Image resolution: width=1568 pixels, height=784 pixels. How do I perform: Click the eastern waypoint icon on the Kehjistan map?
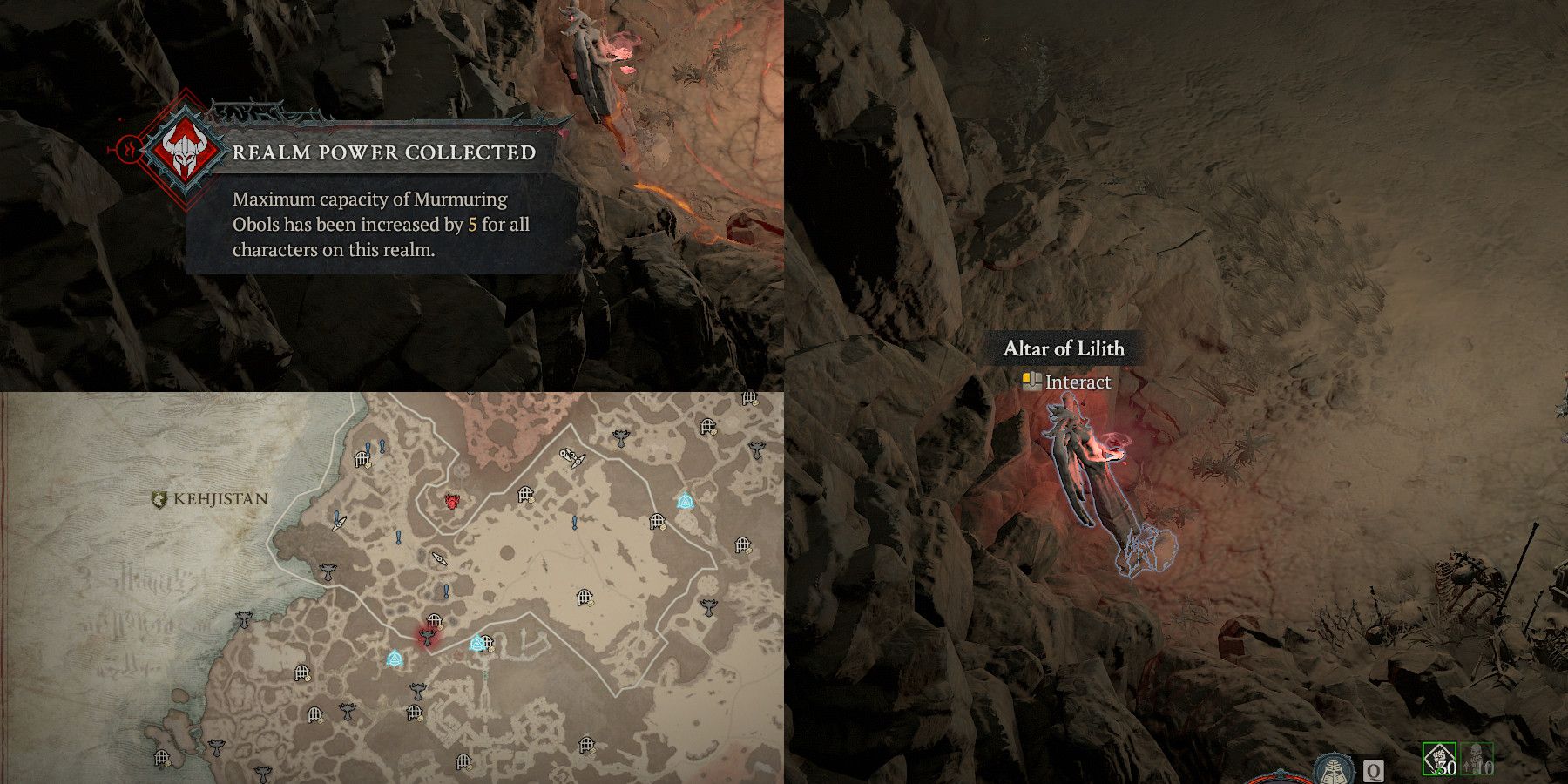pyautogui.click(x=686, y=499)
